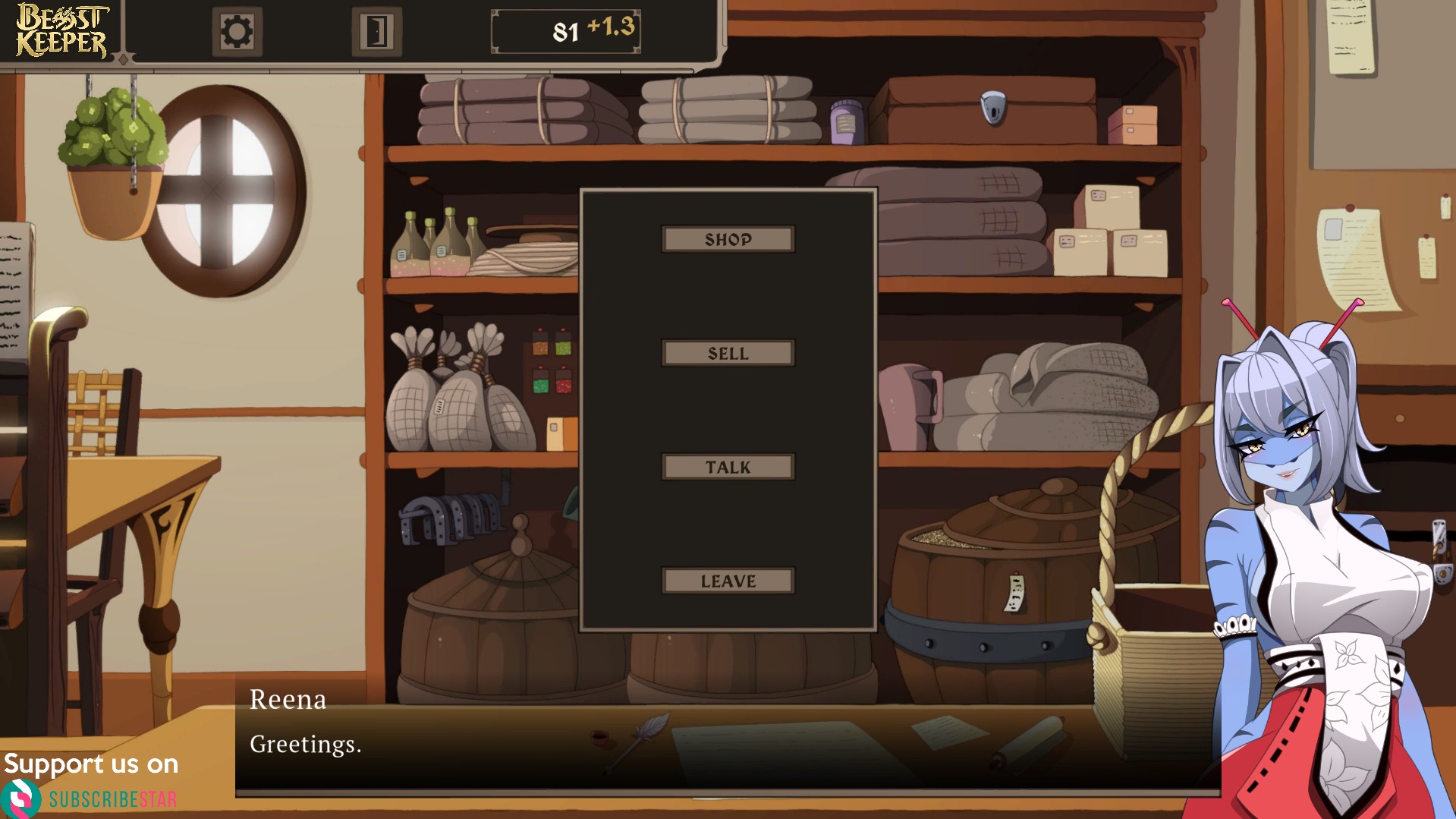Click the door exit icon
Screen dimensions: 1456x819
376,32
